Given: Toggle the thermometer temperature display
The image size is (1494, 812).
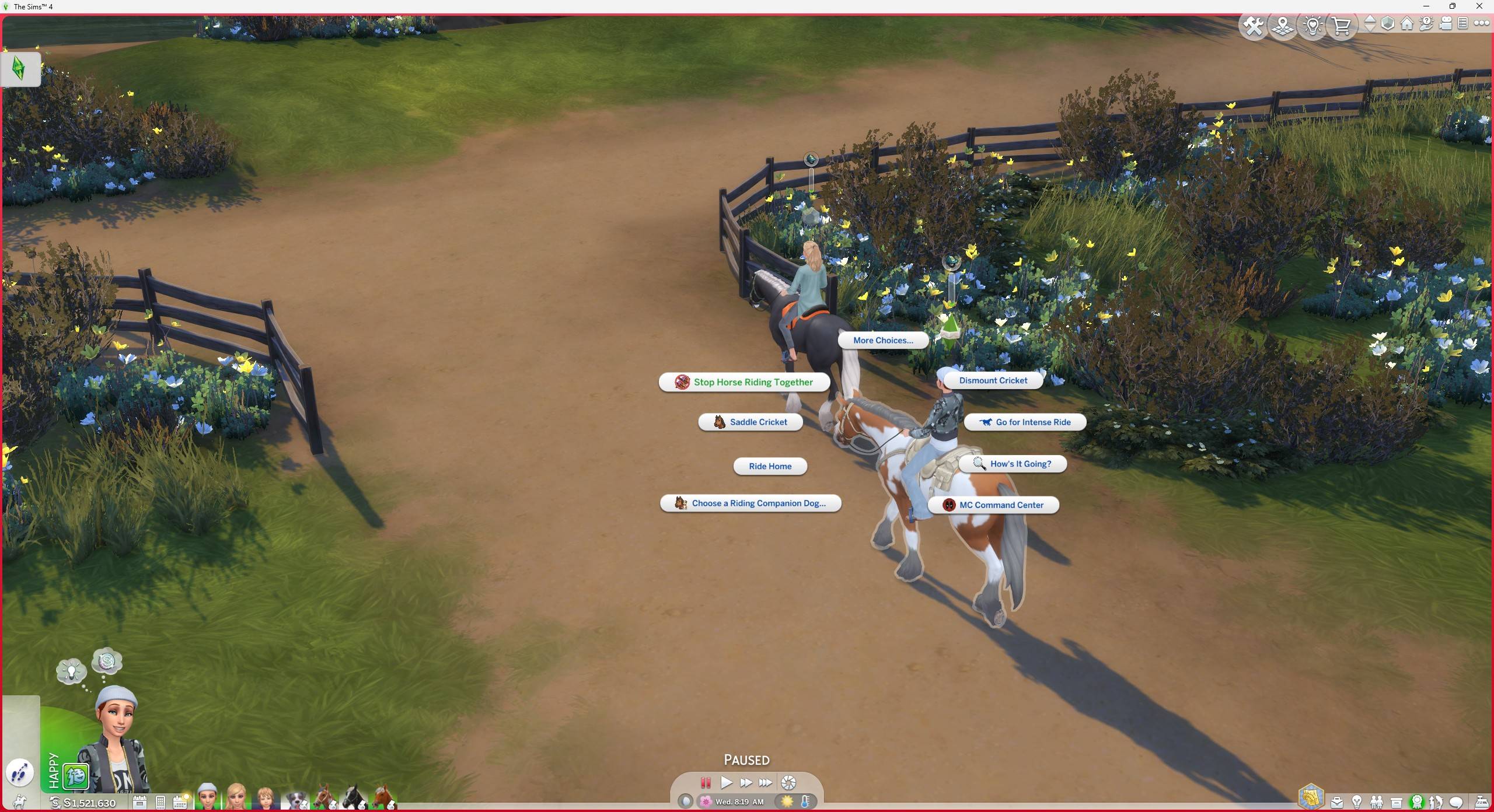Looking at the screenshot, I should (x=806, y=801).
